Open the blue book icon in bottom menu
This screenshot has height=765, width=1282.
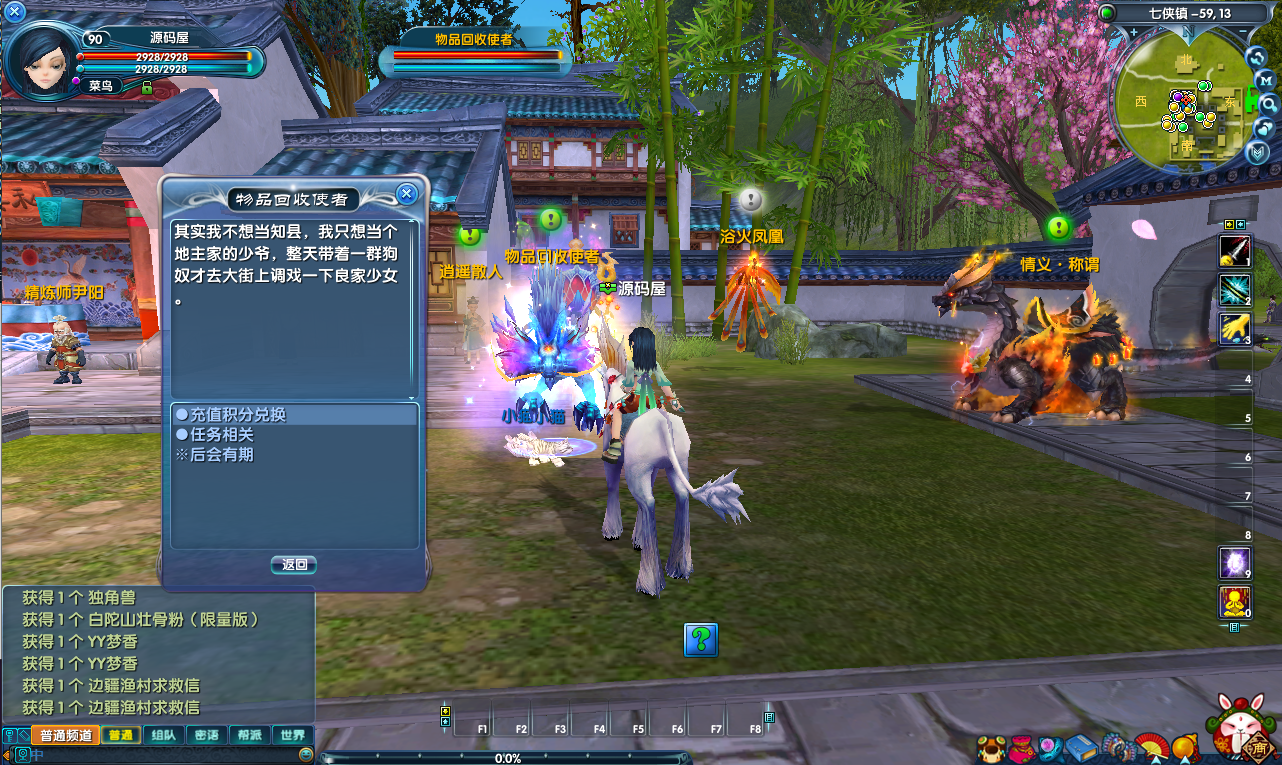click(1082, 748)
